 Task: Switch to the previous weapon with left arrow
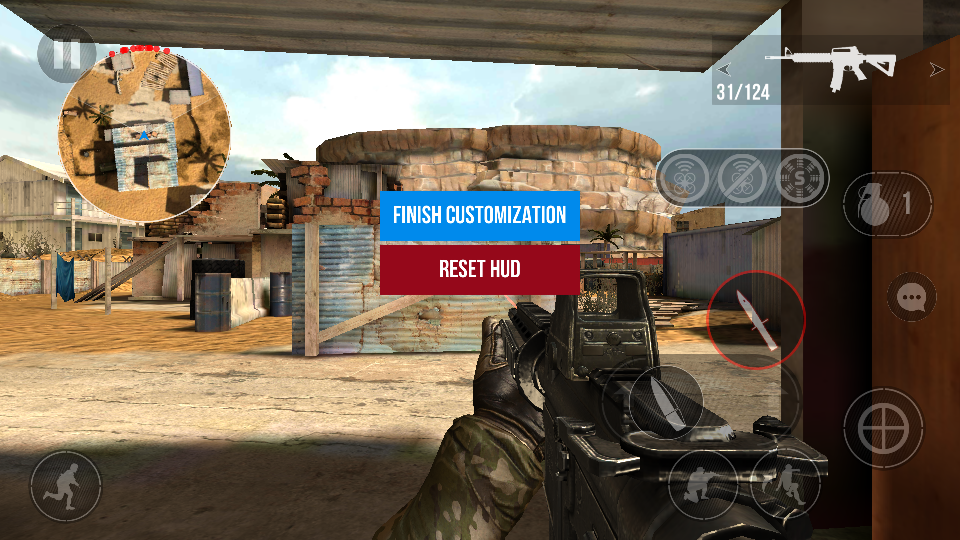[724, 69]
